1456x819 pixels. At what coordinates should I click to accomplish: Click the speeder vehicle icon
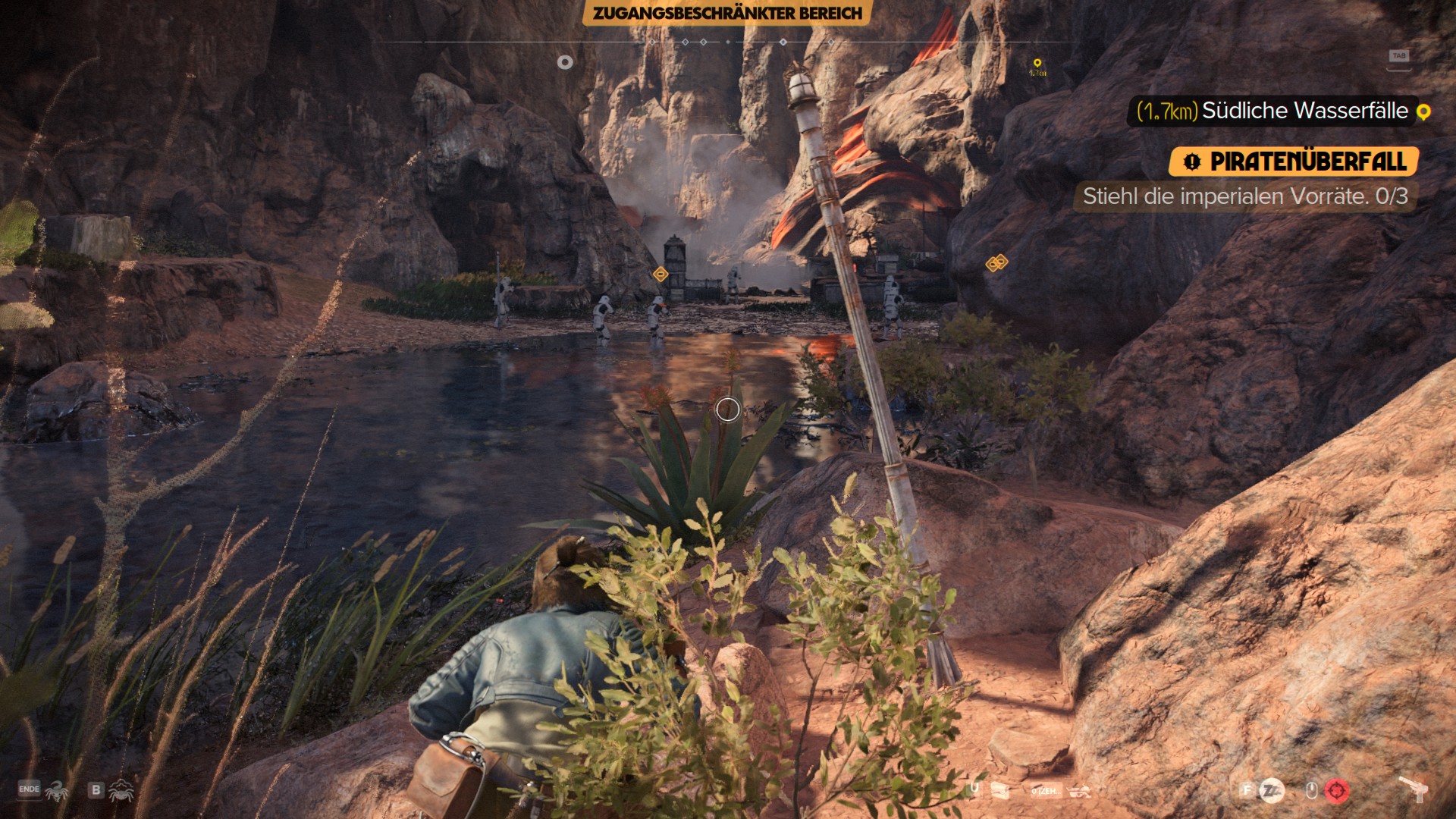click(1079, 791)
